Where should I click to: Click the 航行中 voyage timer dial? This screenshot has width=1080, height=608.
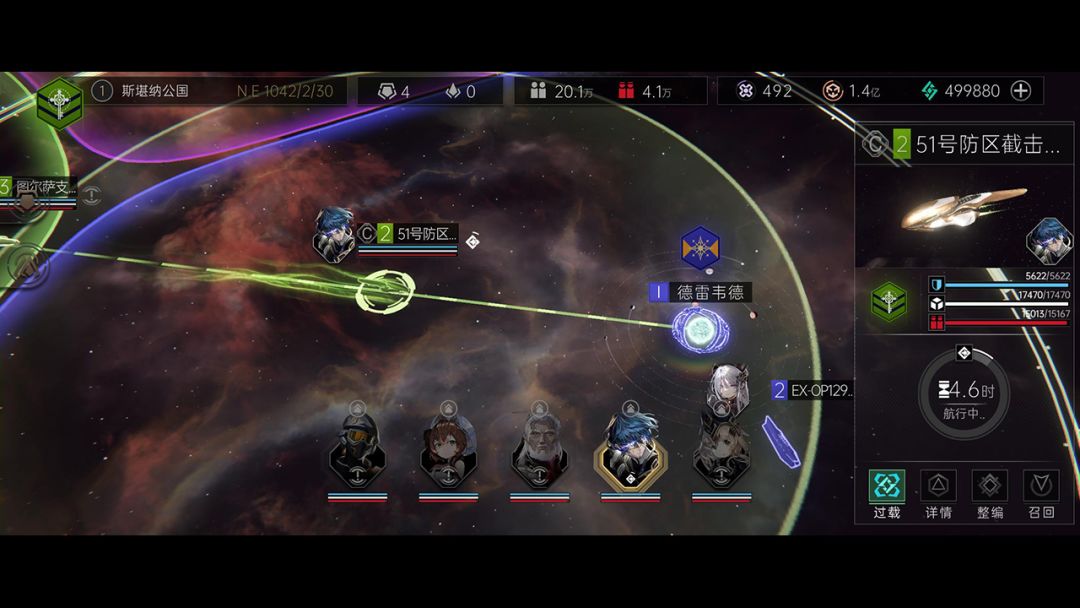[x=963, y=393]
